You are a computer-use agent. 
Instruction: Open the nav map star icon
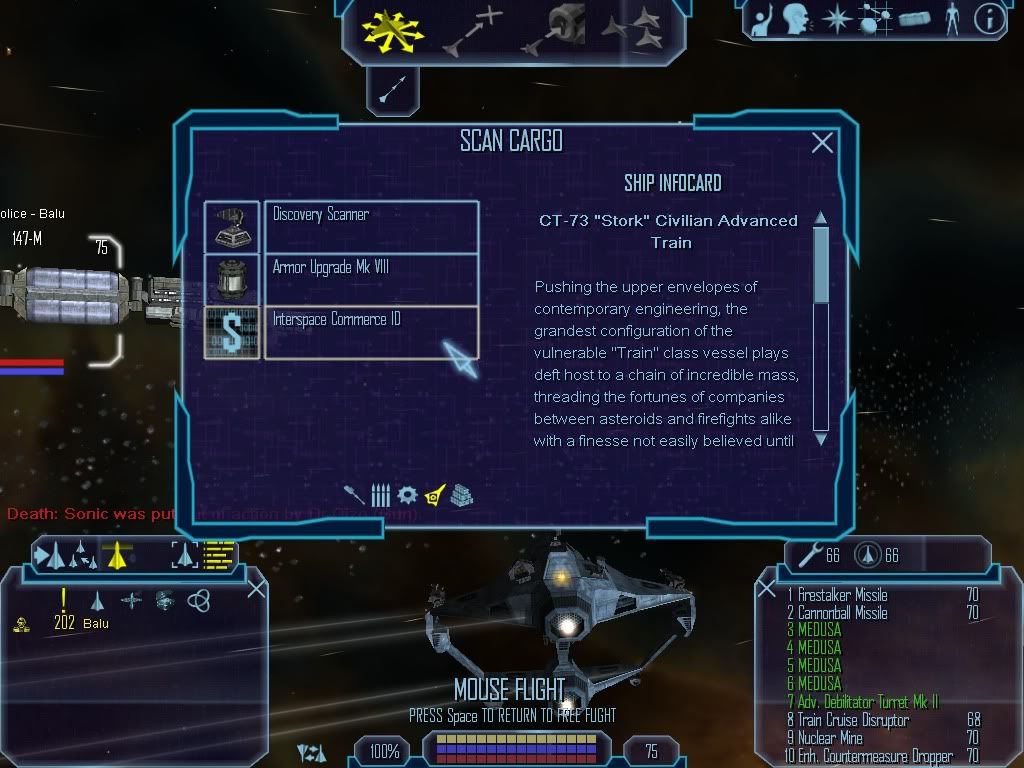(x=835, y=20)
